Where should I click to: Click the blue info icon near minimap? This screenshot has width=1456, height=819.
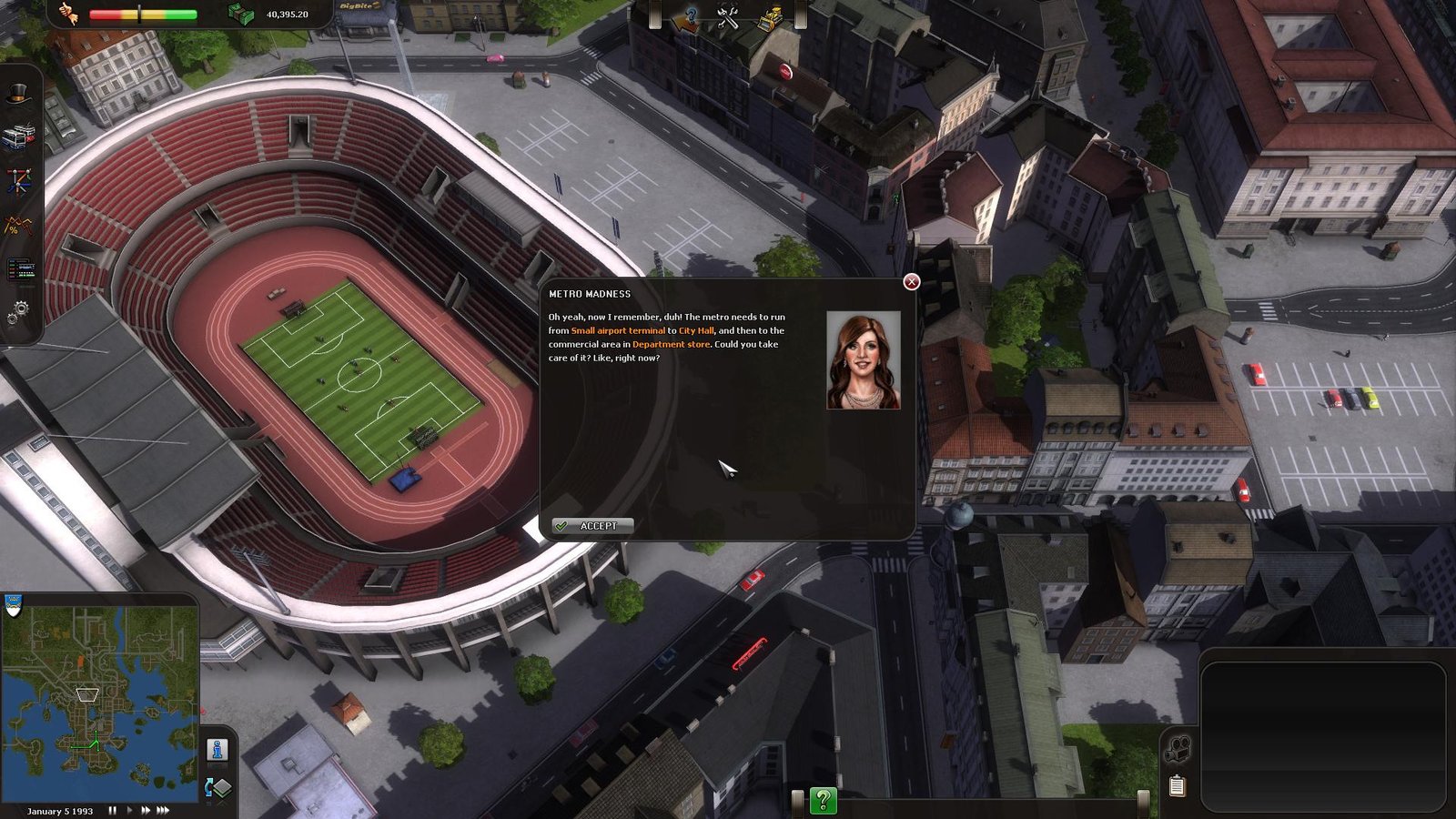[x=217, y=750]
